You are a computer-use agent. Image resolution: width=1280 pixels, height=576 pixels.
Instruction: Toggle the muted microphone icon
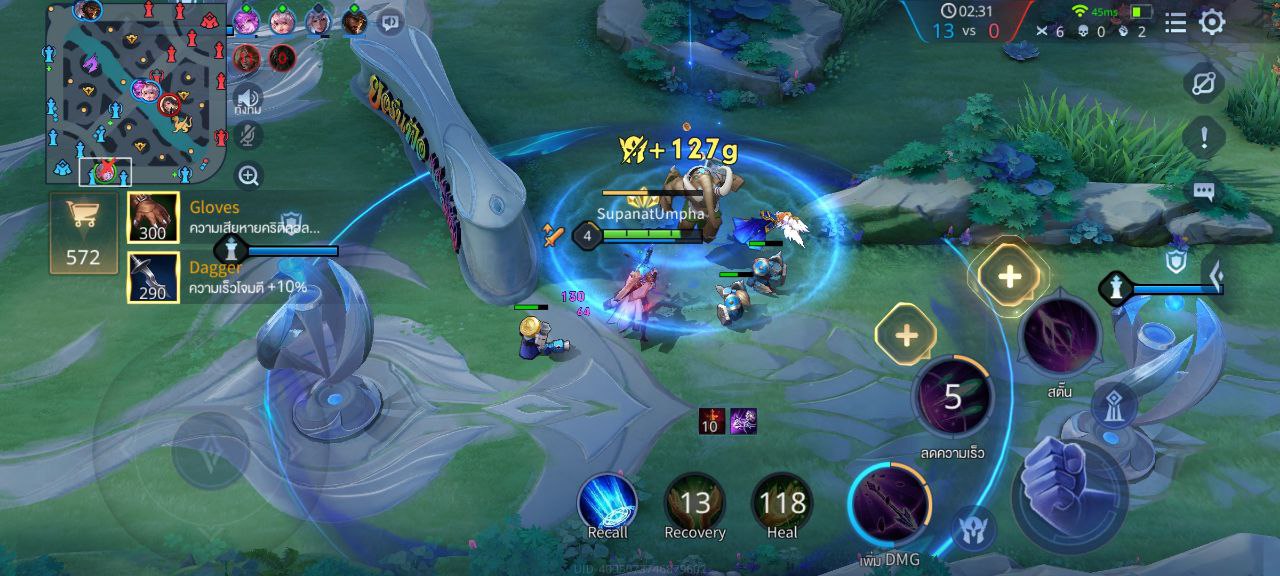click(x=248, y=136)
